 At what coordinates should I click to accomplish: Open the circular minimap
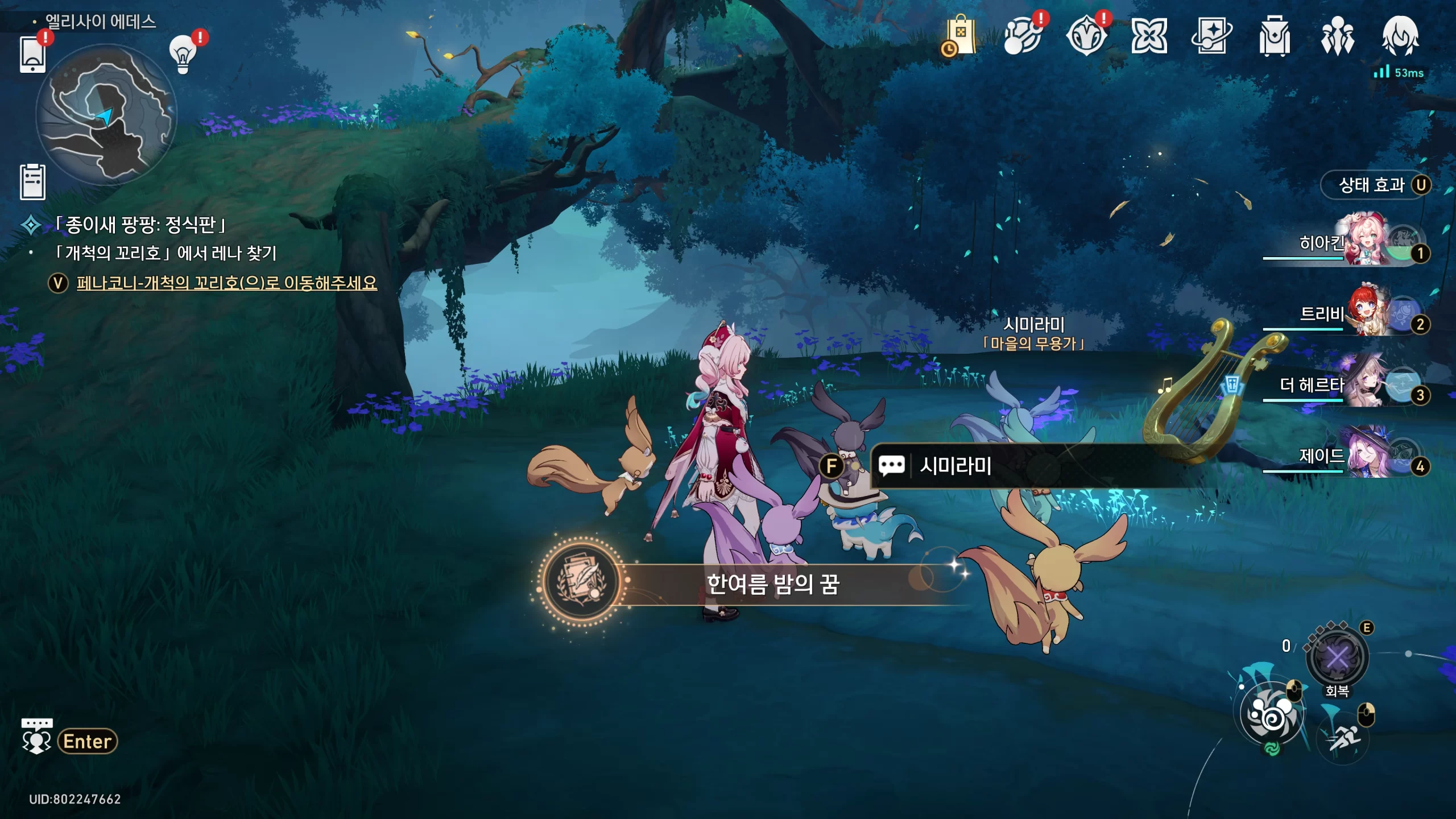[106, 115]
